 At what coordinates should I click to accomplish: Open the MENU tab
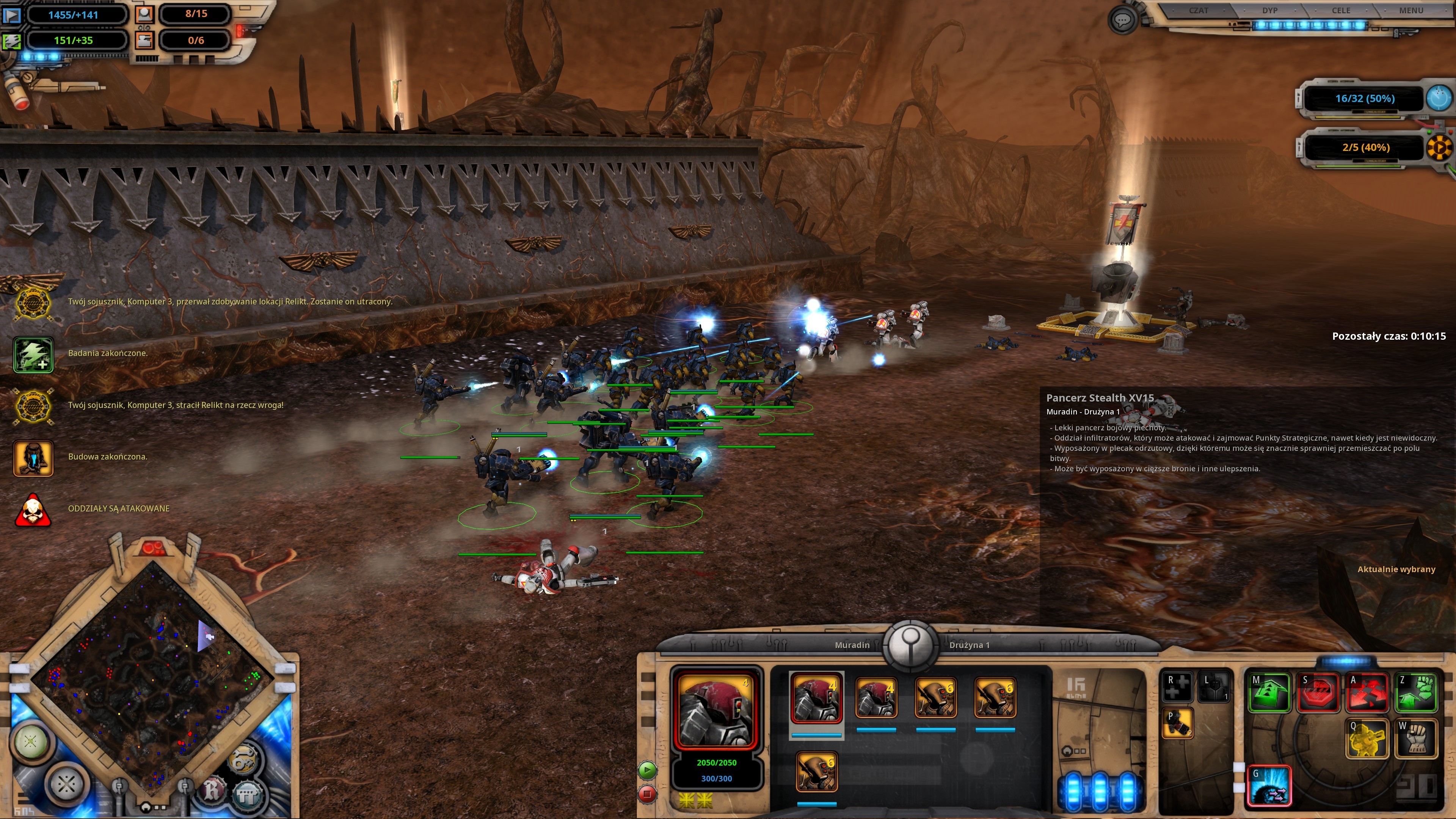1411,11
